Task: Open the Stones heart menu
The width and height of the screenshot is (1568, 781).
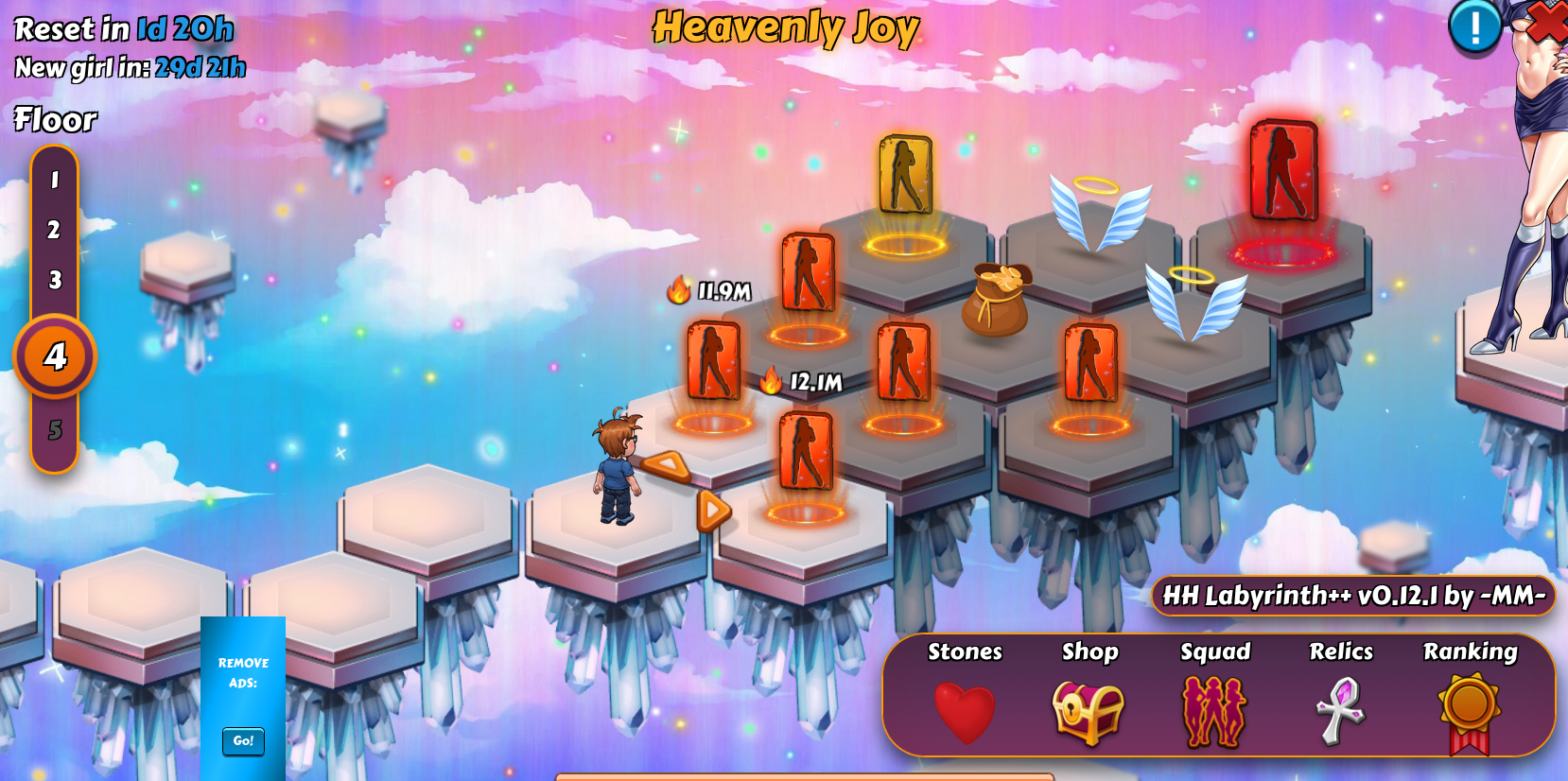Action: (964, 711)
